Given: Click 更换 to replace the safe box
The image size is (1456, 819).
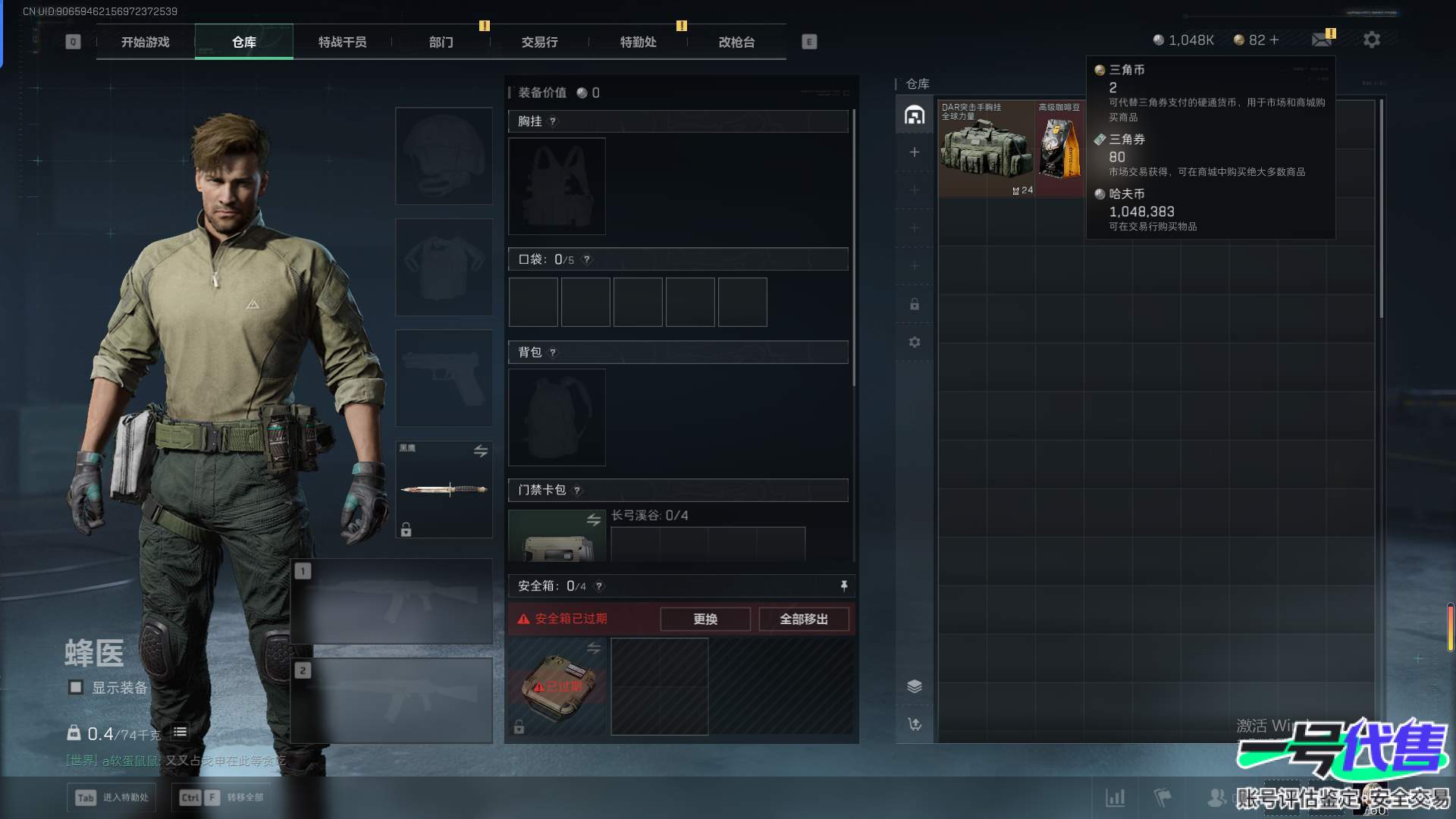Looking at the screenshot, I should [x=705, y=620].
